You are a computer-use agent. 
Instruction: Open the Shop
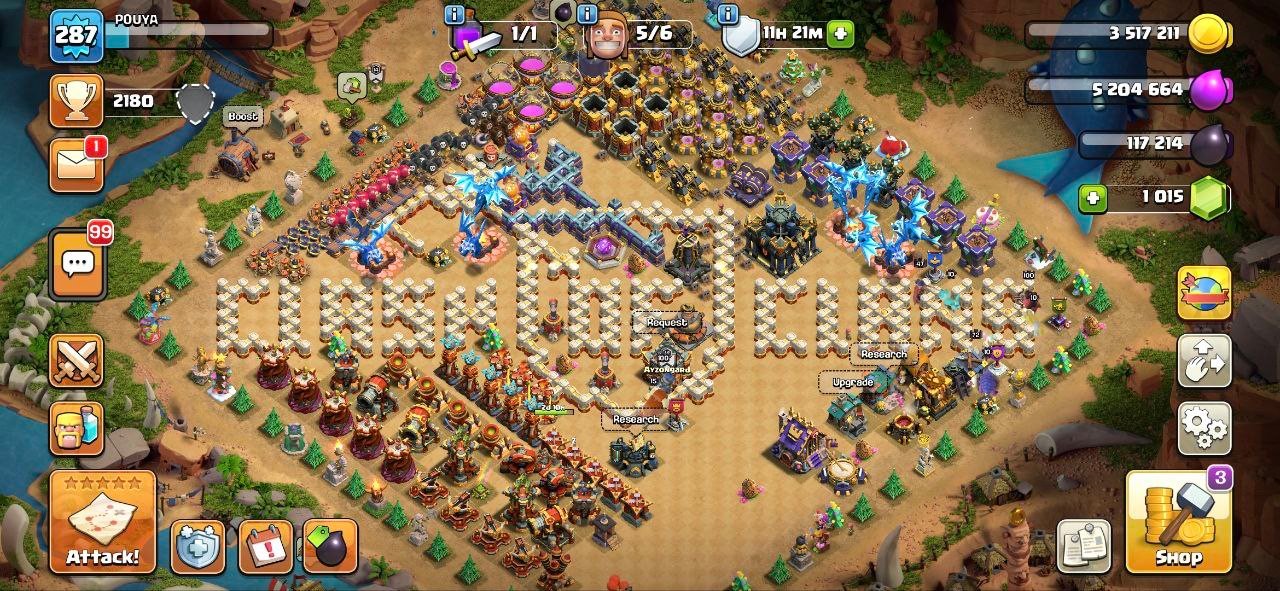(1178, 521)
